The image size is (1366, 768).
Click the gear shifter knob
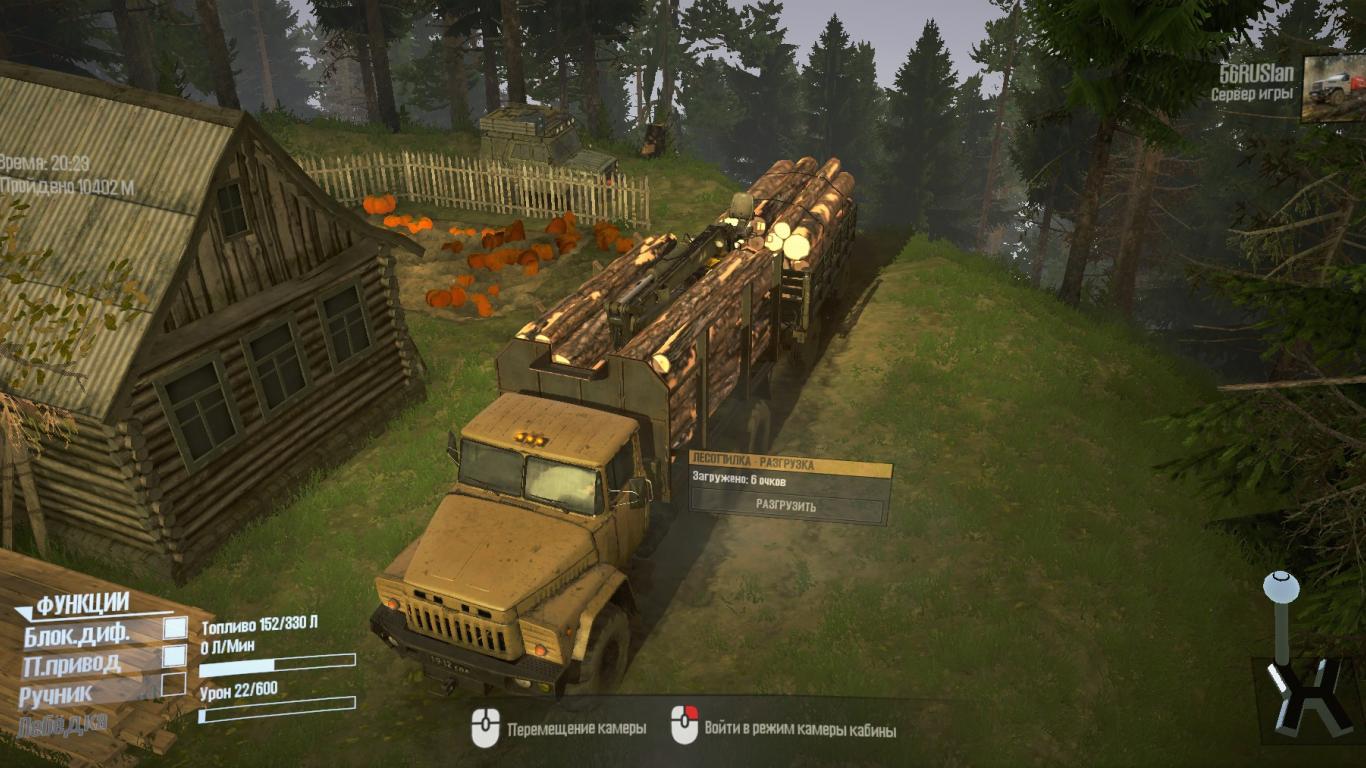coord(1281,588)
